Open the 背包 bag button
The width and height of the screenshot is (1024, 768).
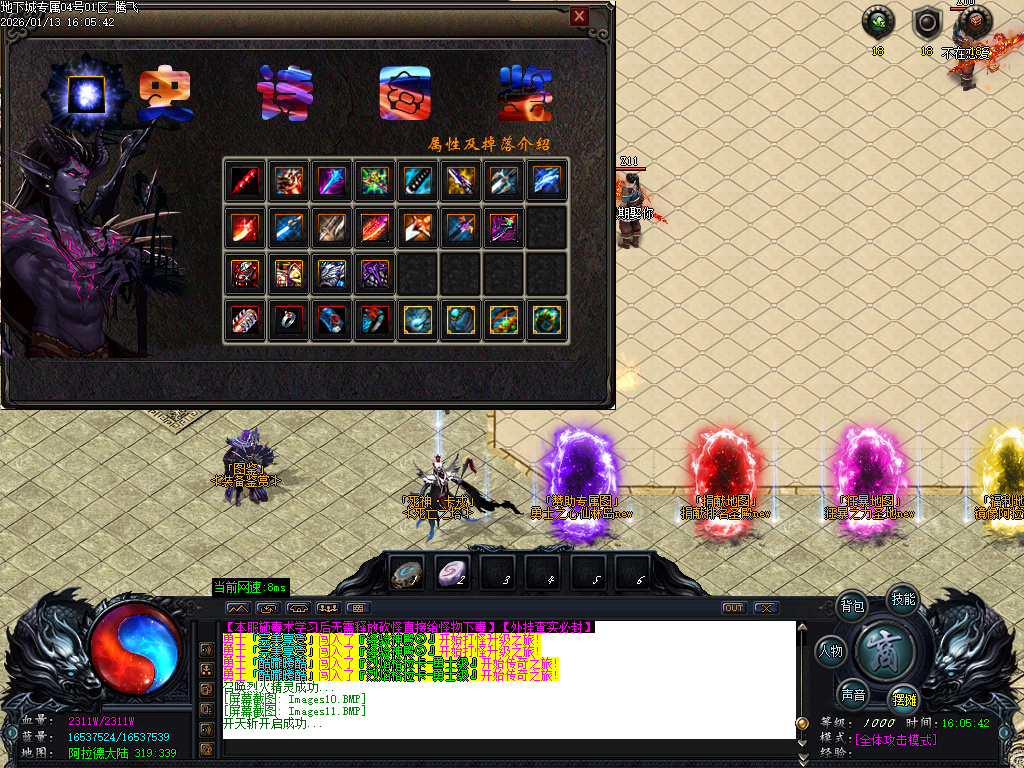coord(853,606)
